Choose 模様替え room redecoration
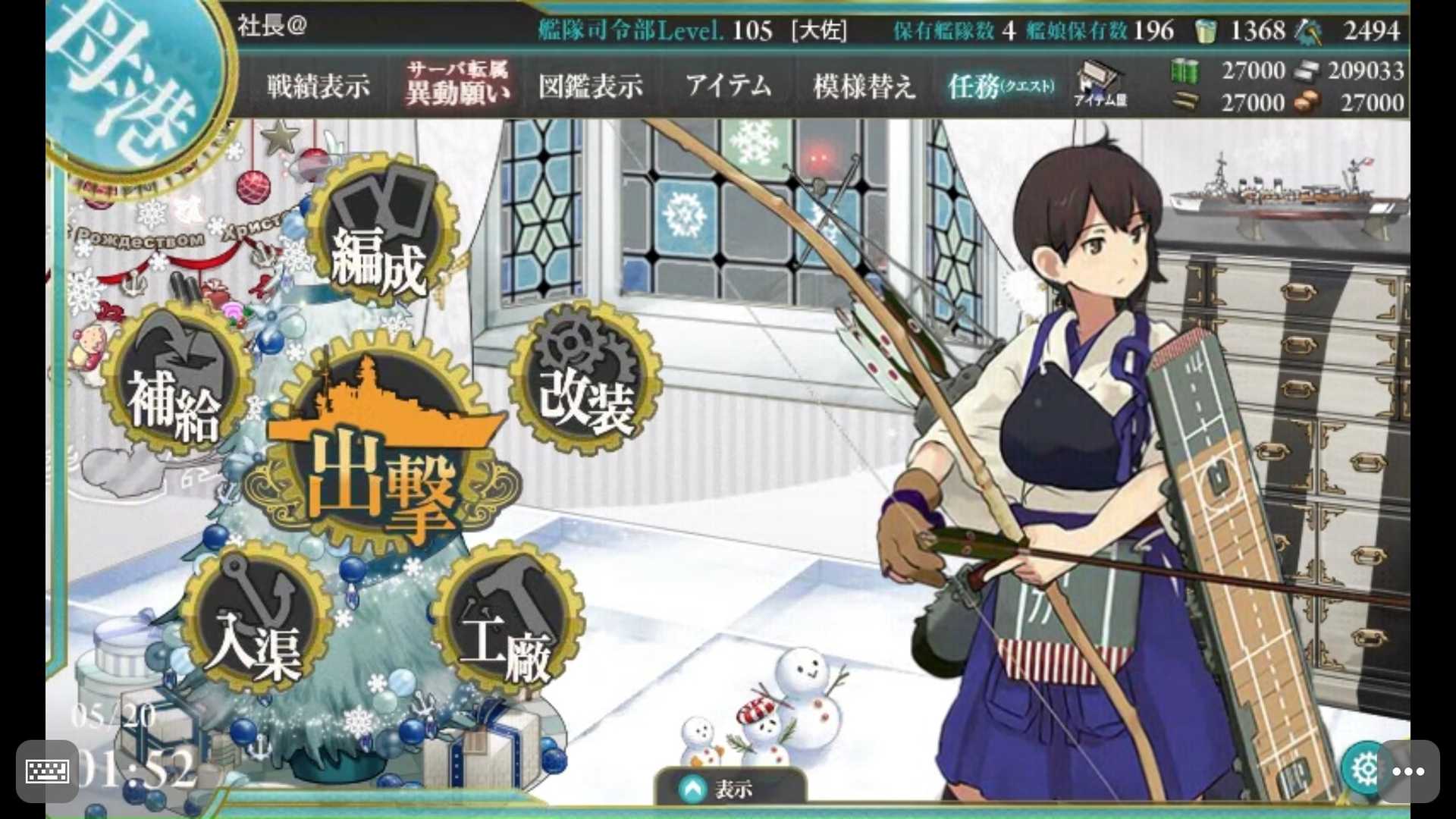1456x819 pixels. (x=864, y=86)
